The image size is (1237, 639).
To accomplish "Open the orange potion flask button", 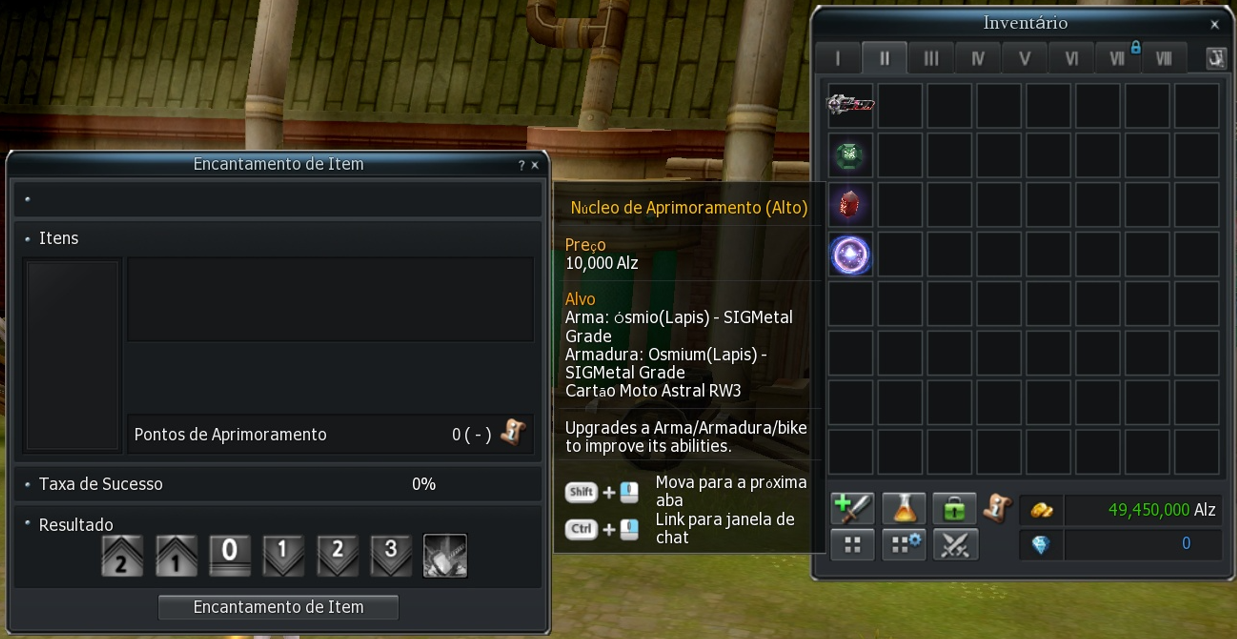I will 903,509.
